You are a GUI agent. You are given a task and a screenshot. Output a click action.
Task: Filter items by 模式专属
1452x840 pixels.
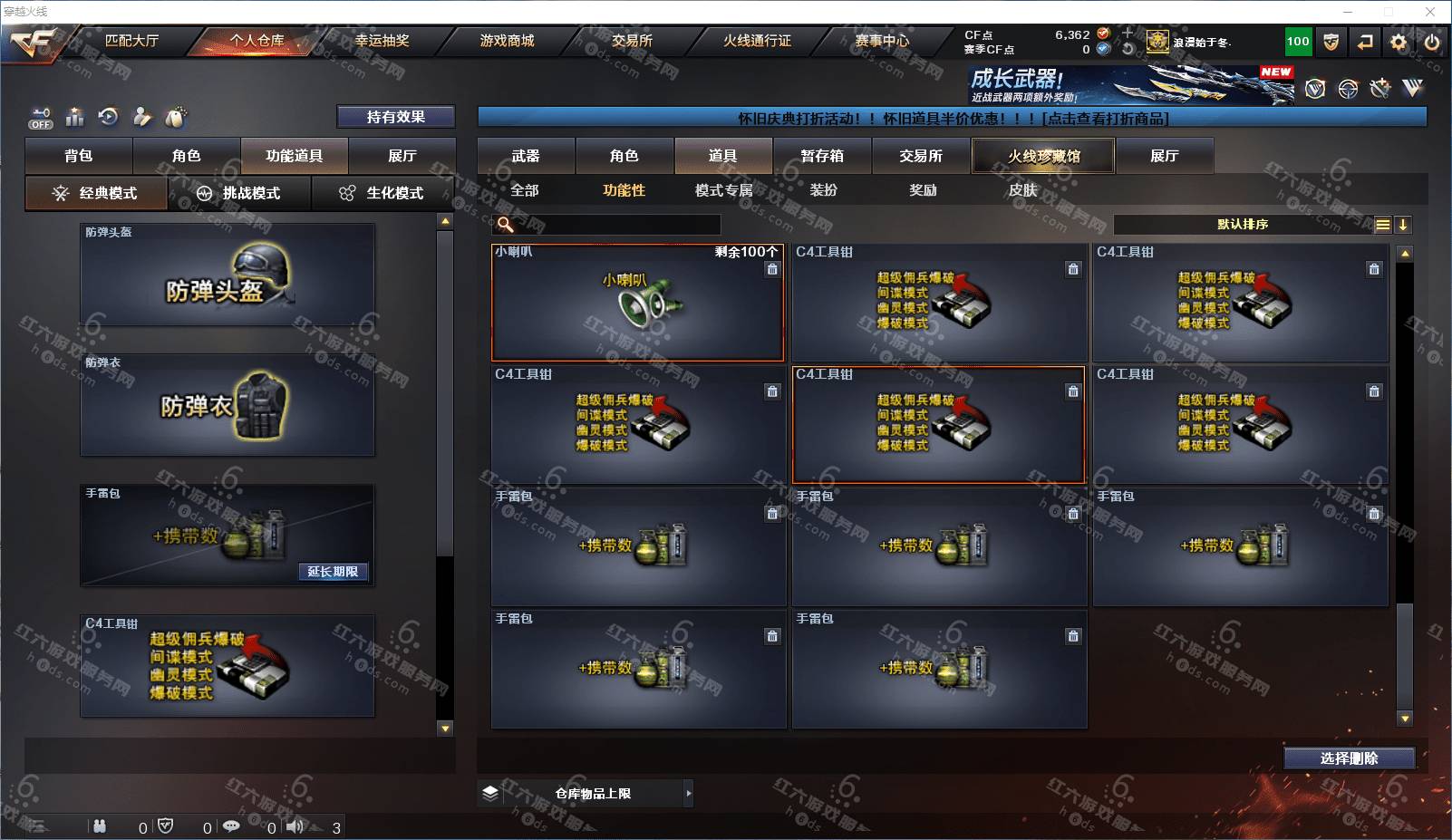tap(723, 190)
